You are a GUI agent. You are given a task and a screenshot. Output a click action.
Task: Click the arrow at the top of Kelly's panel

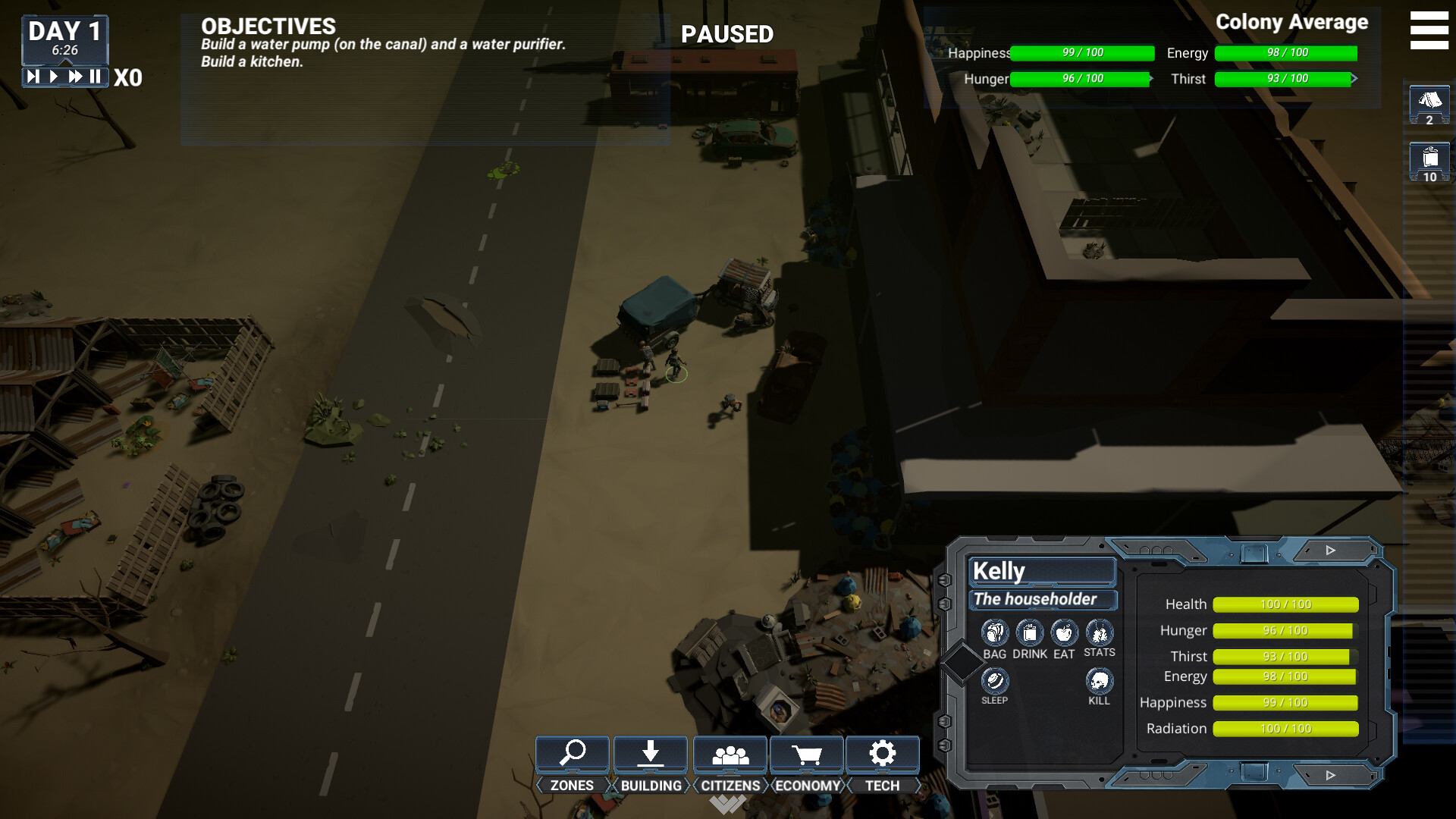(x=1329, y=550)
